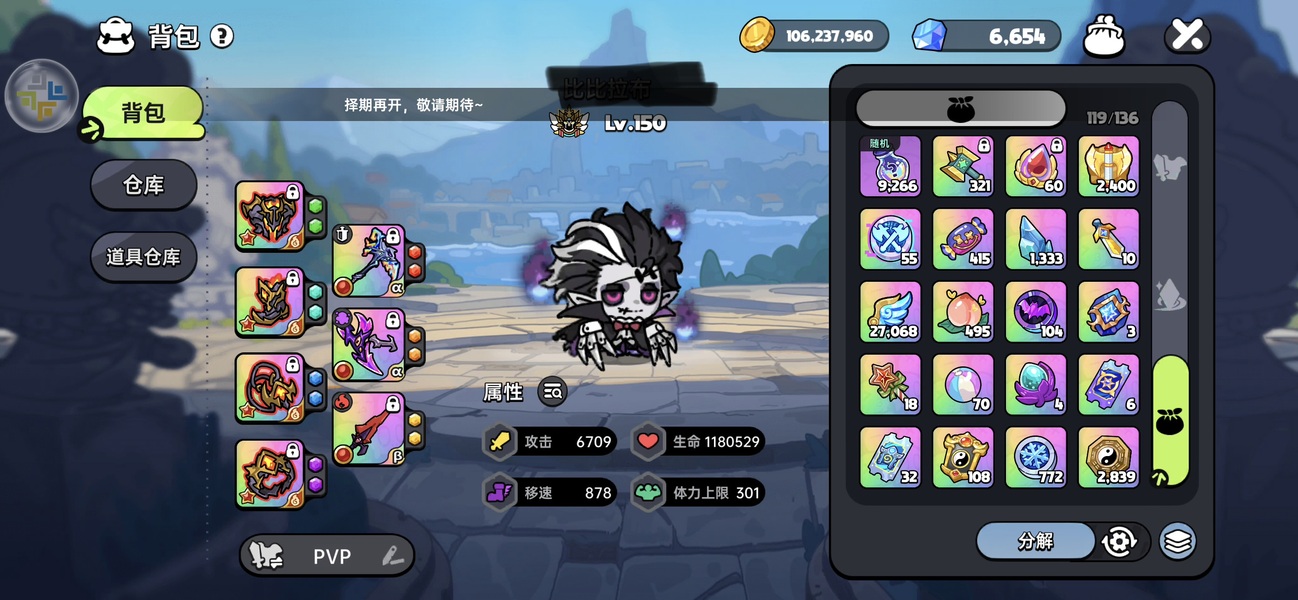The width and height of the screenshot is (1298, 600).
Task: Select the candy item with 415
Action: point(963,239)
